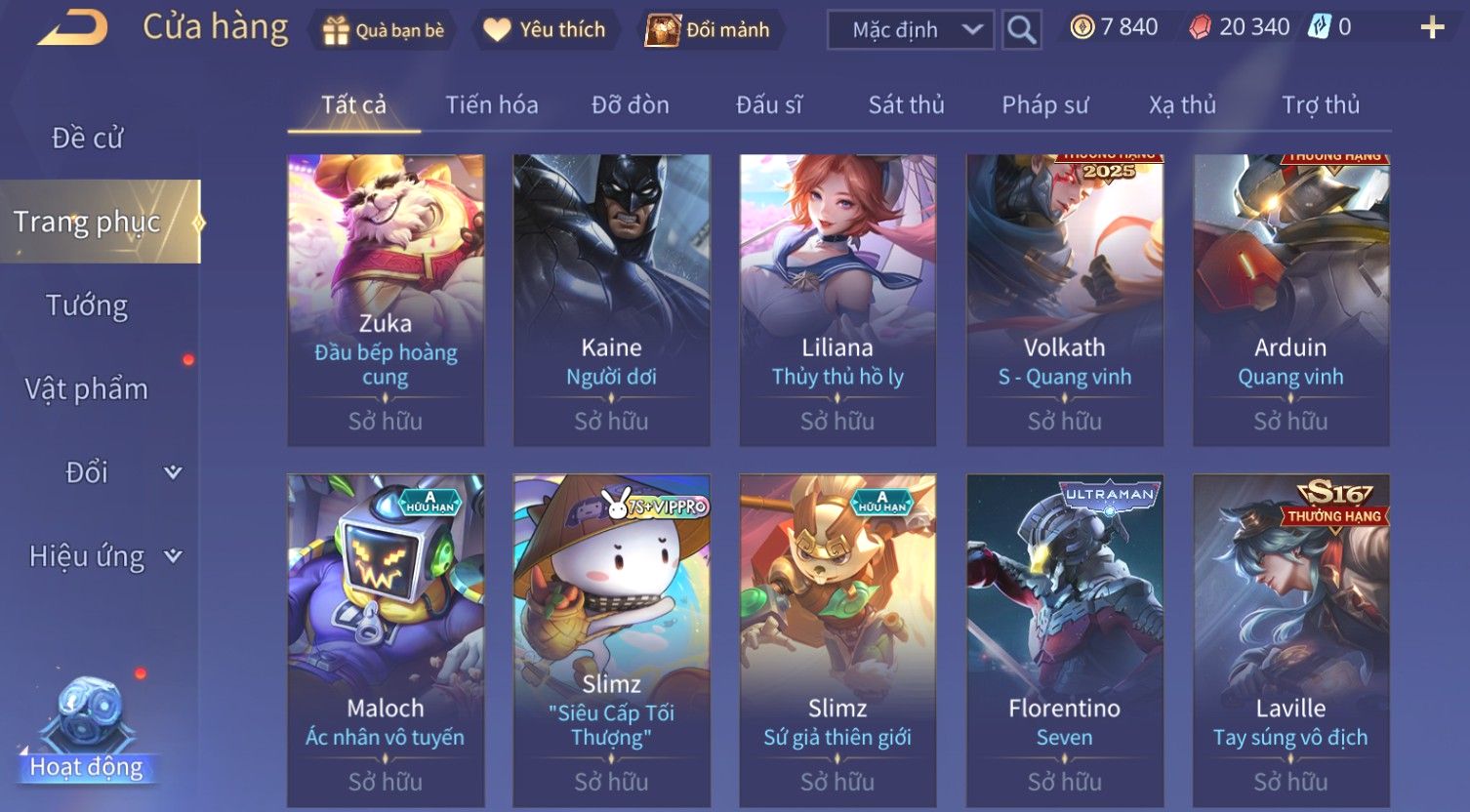Open the Trợ thủ tab

point(1320,105)
